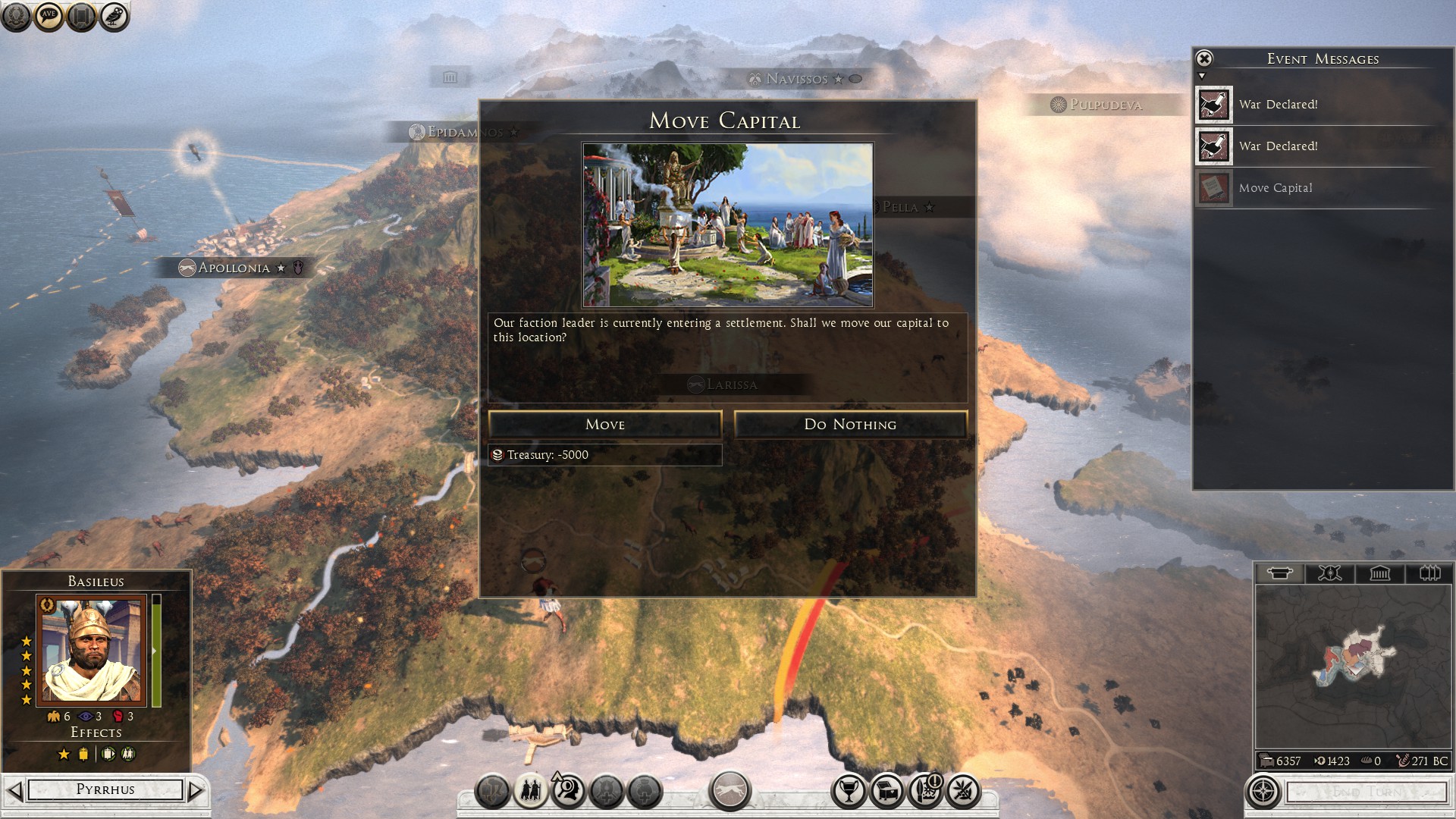Confirm moving the capital with Move
The width and height of the screenshot is (1456, 819).
604,425
